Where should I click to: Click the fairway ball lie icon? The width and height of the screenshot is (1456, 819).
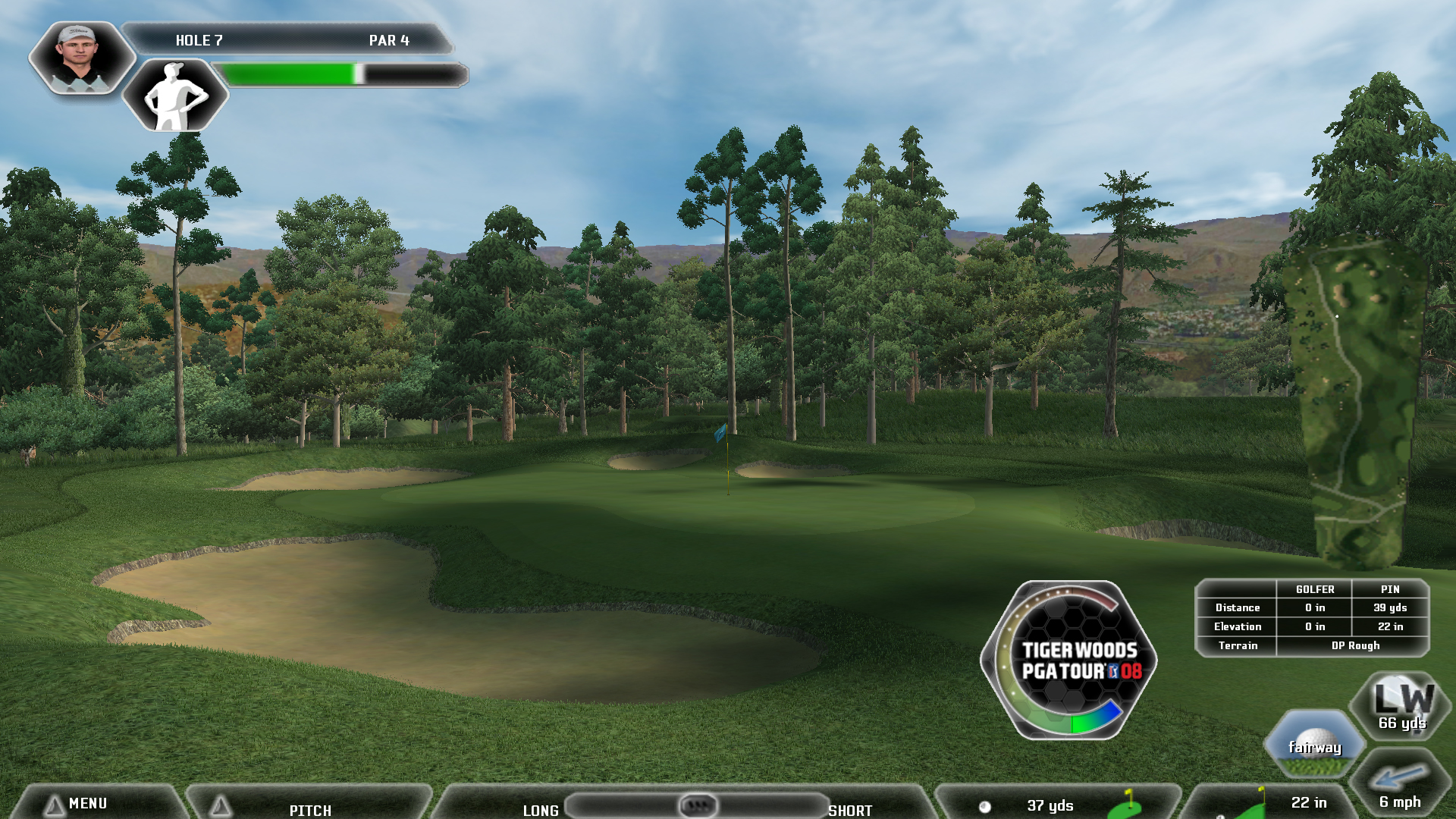1315,744
